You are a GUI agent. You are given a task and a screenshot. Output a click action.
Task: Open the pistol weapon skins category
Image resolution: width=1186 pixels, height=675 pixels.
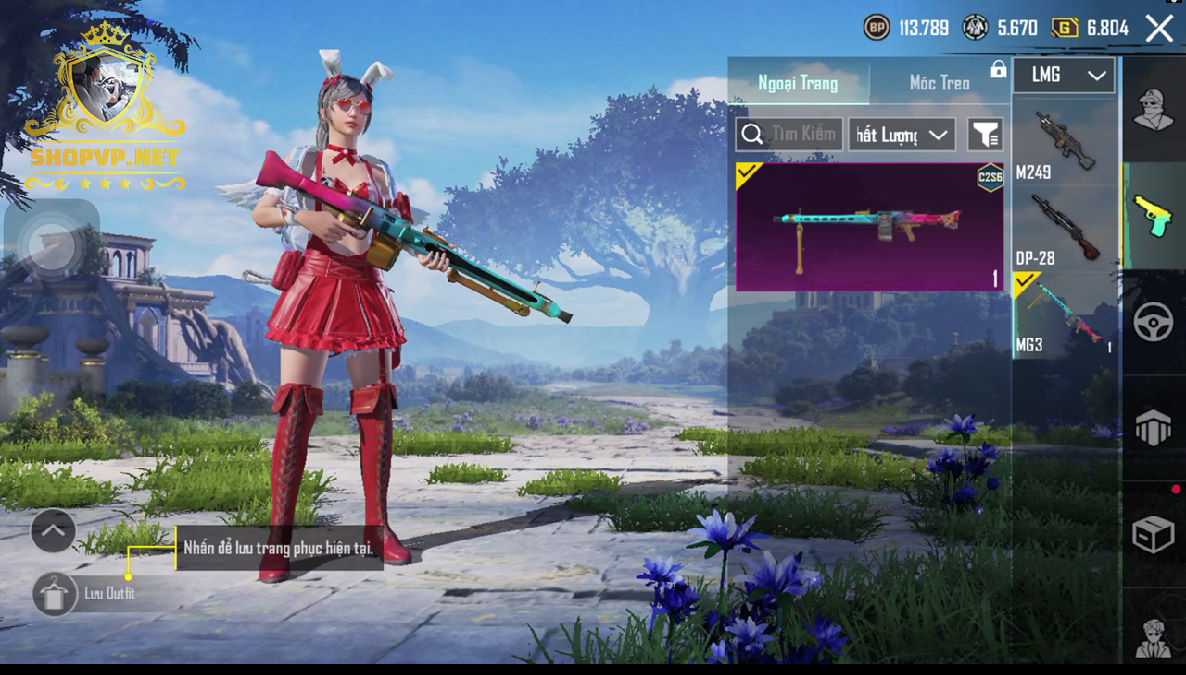[1152, 215]
